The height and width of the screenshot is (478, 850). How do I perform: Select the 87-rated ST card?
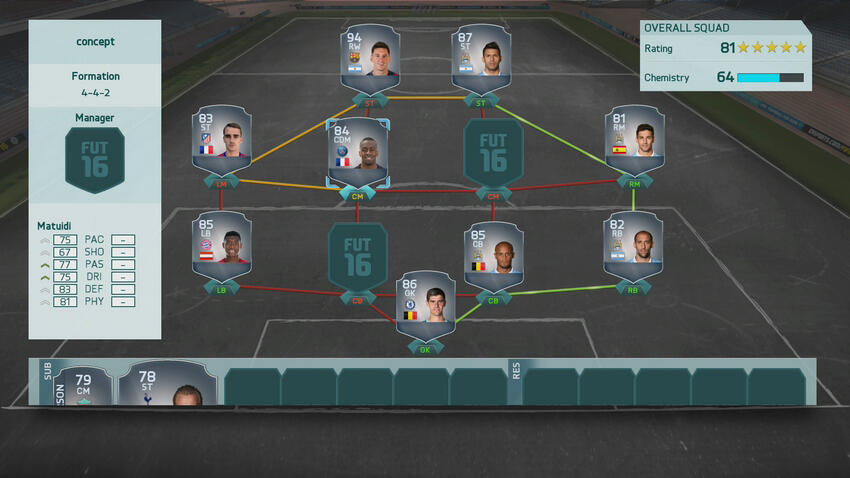tap(482, 59)
